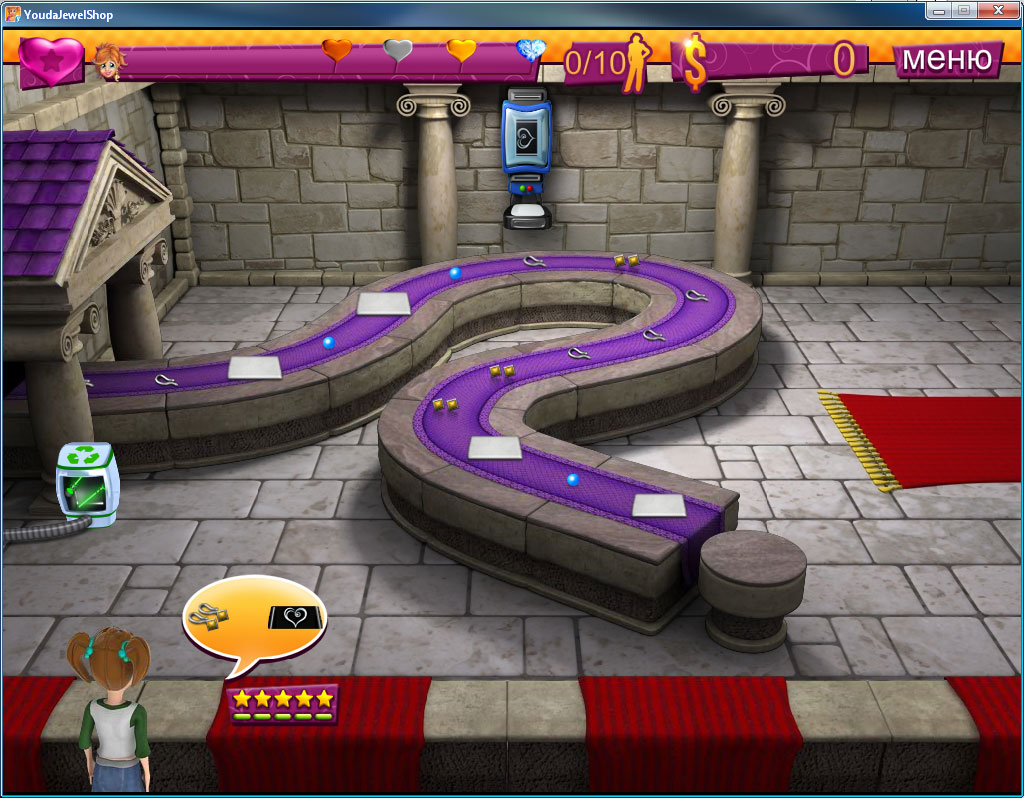
Task: Minimize the game window
Action: click(x=939, y=10)
